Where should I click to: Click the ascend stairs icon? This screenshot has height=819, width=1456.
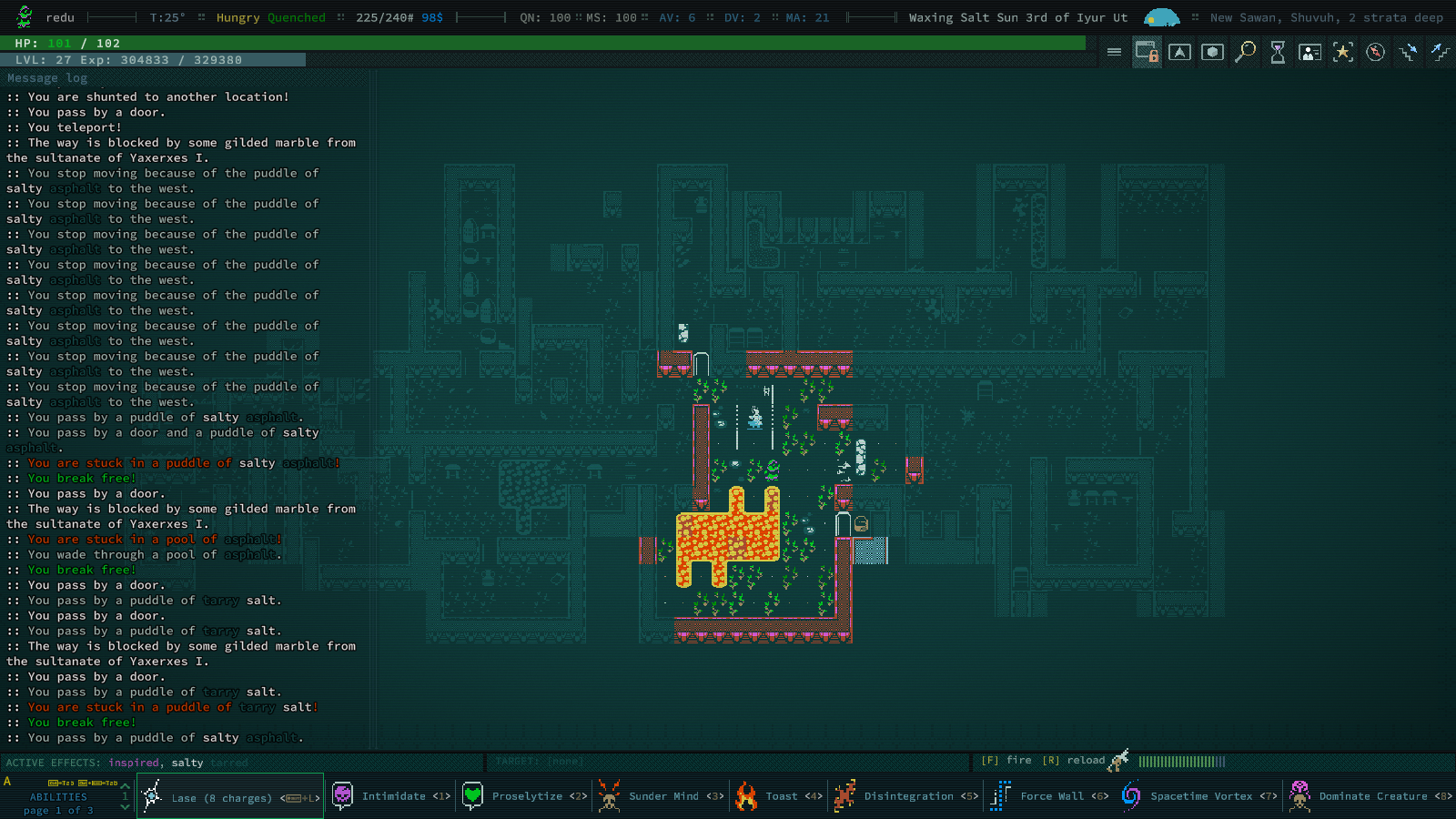pos(1440,52)
